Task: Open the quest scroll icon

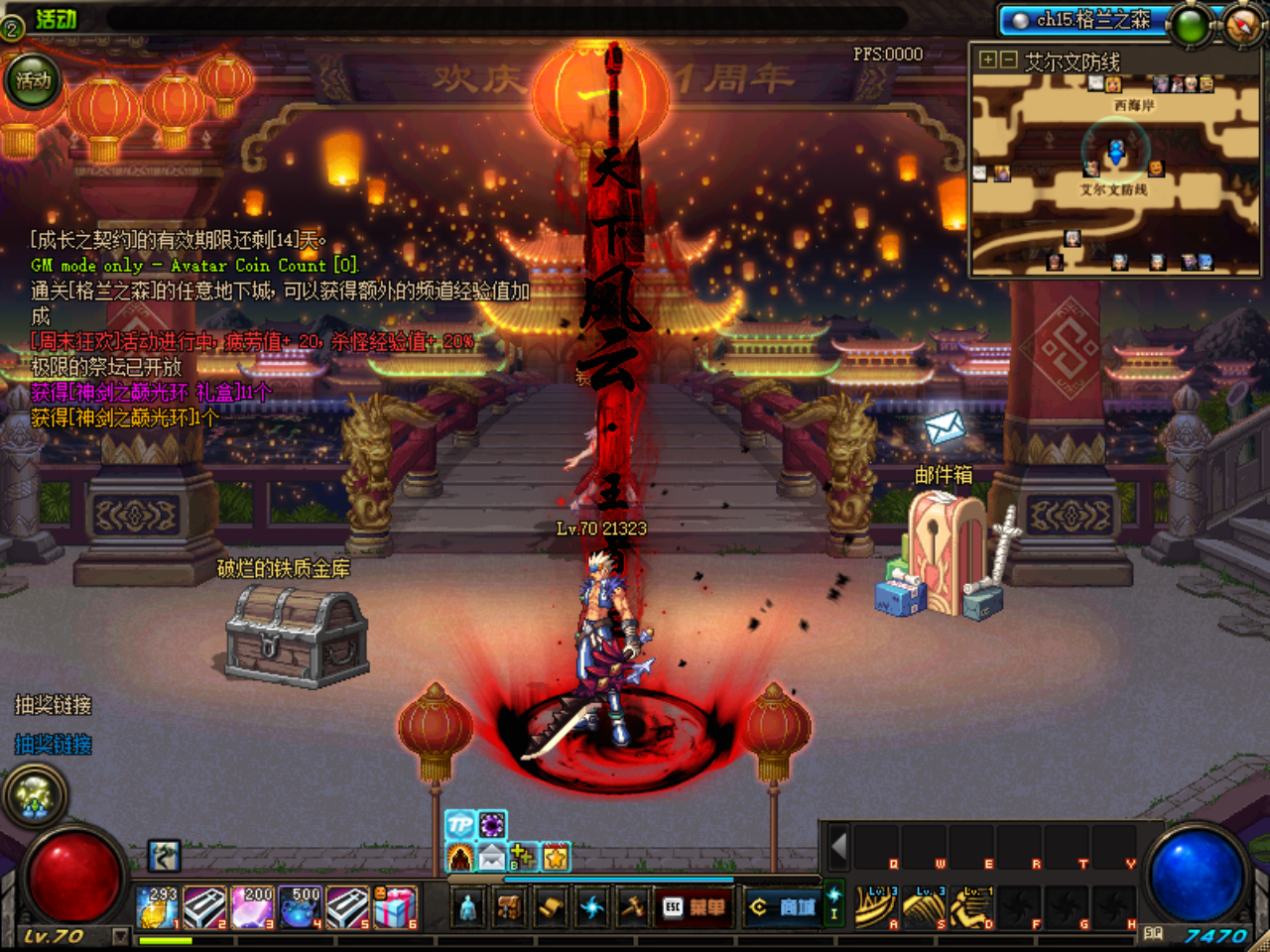Action: (551, 906)
